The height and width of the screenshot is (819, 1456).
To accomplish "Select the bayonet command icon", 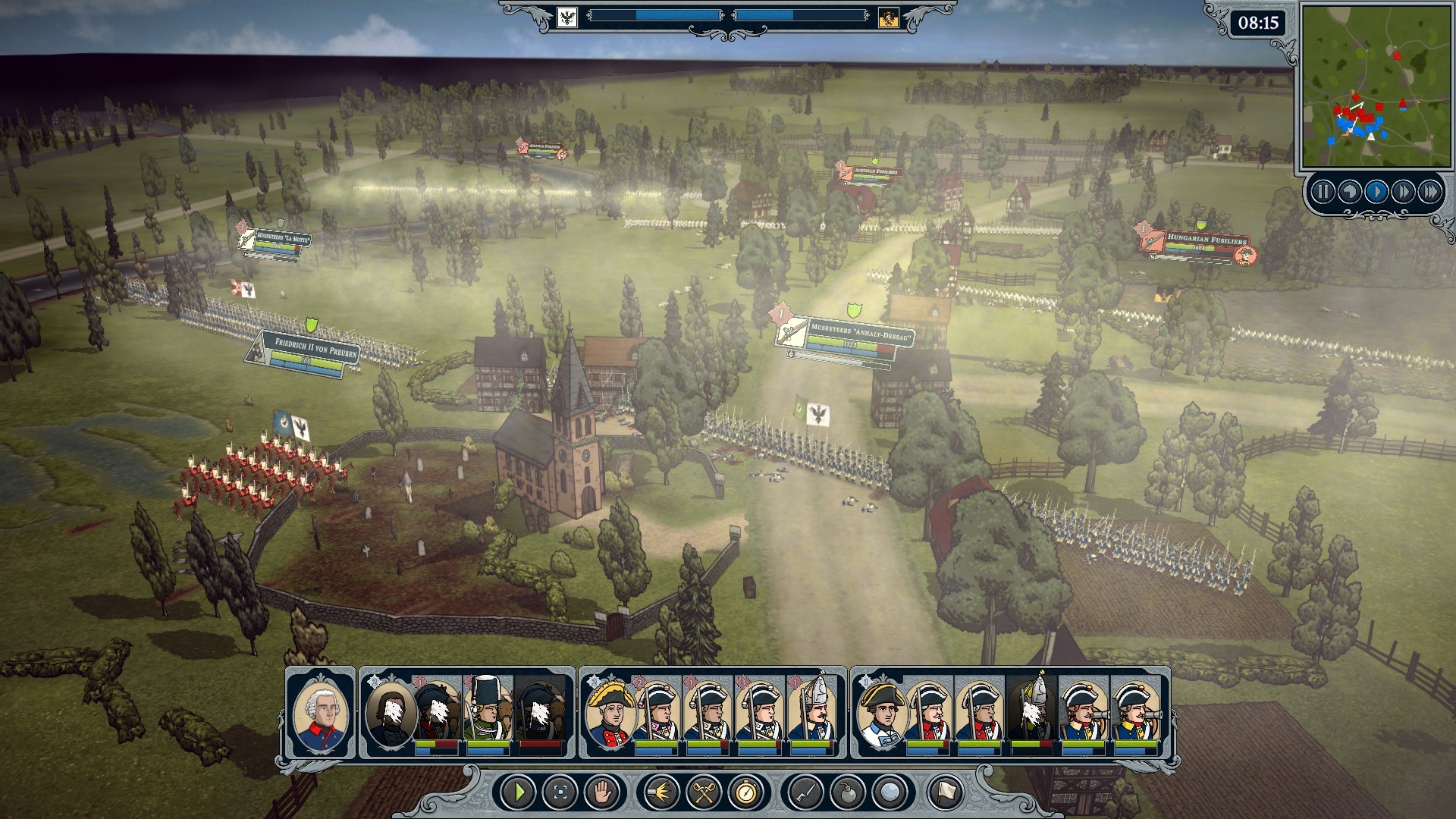I will point(804,793).
